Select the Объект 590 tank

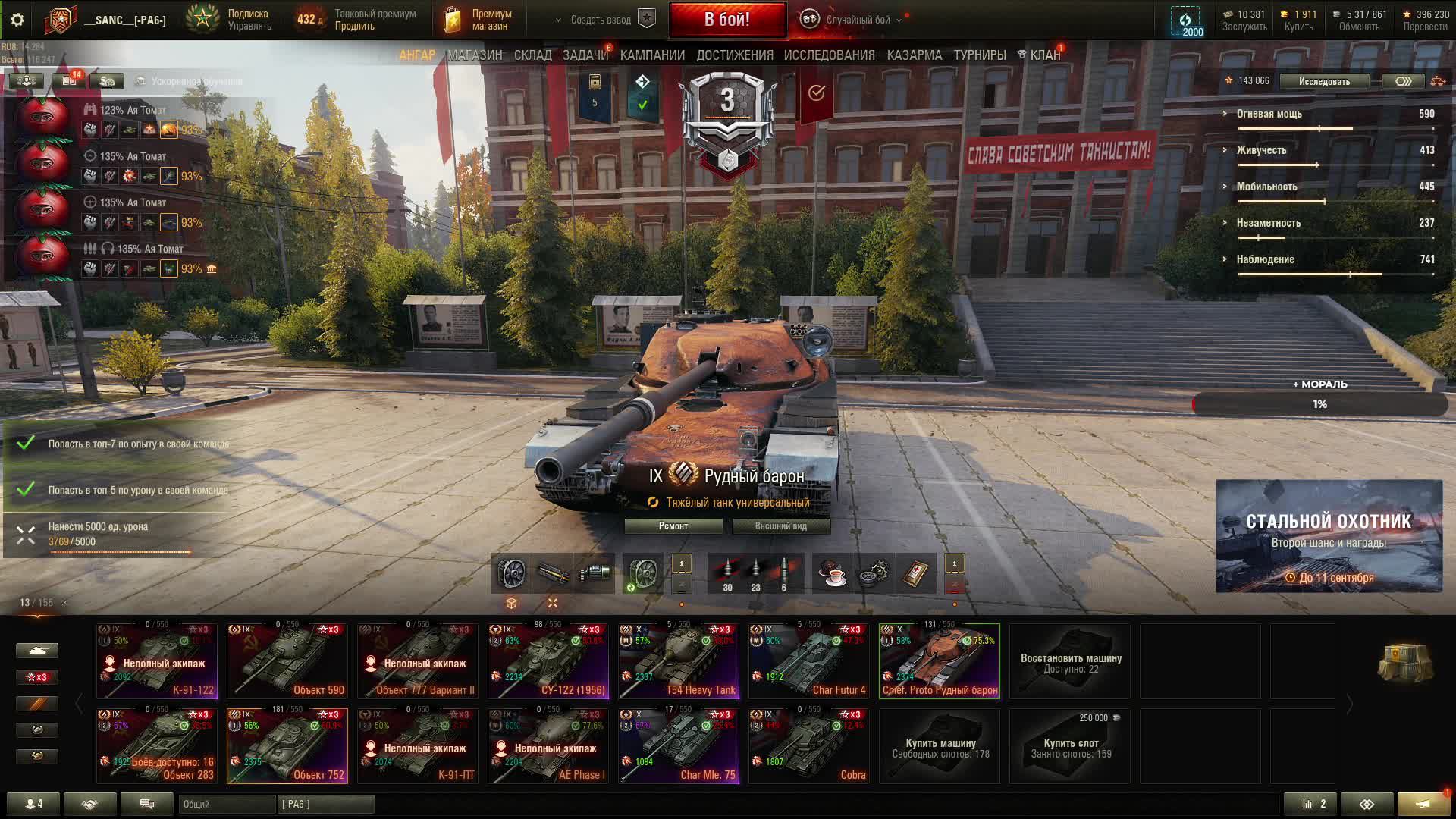[287, 661]
